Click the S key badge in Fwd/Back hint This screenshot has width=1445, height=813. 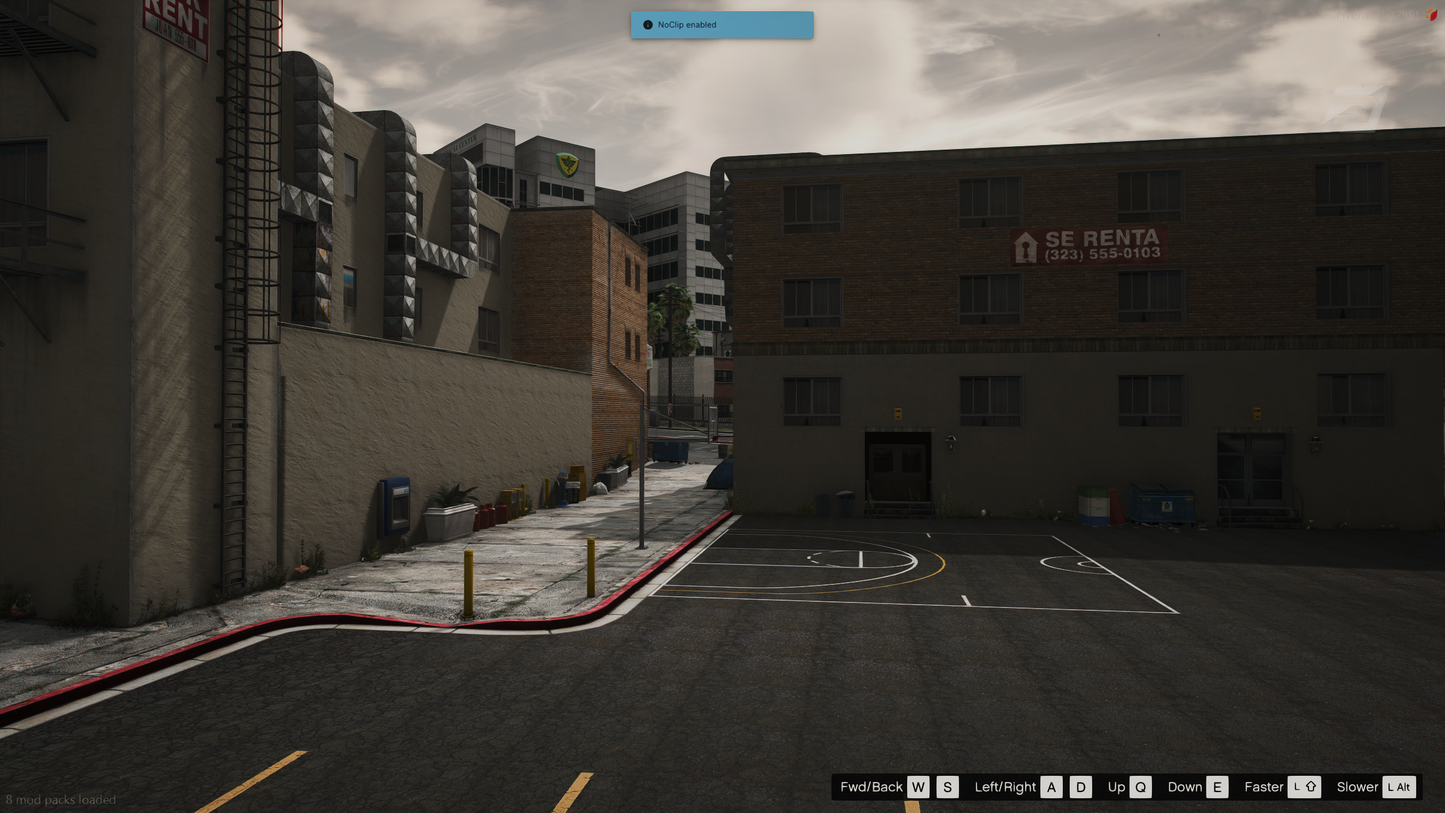click(x=946, y=787)
